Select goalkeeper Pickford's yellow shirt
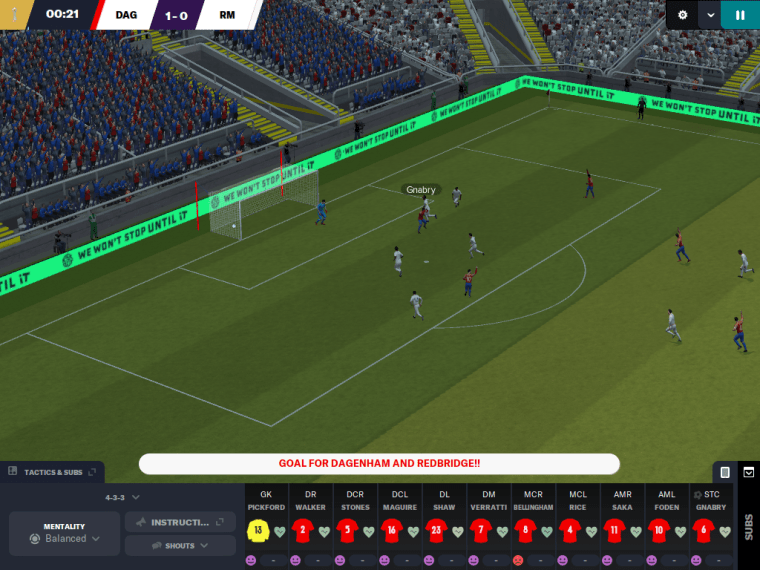 pos(258,530)
